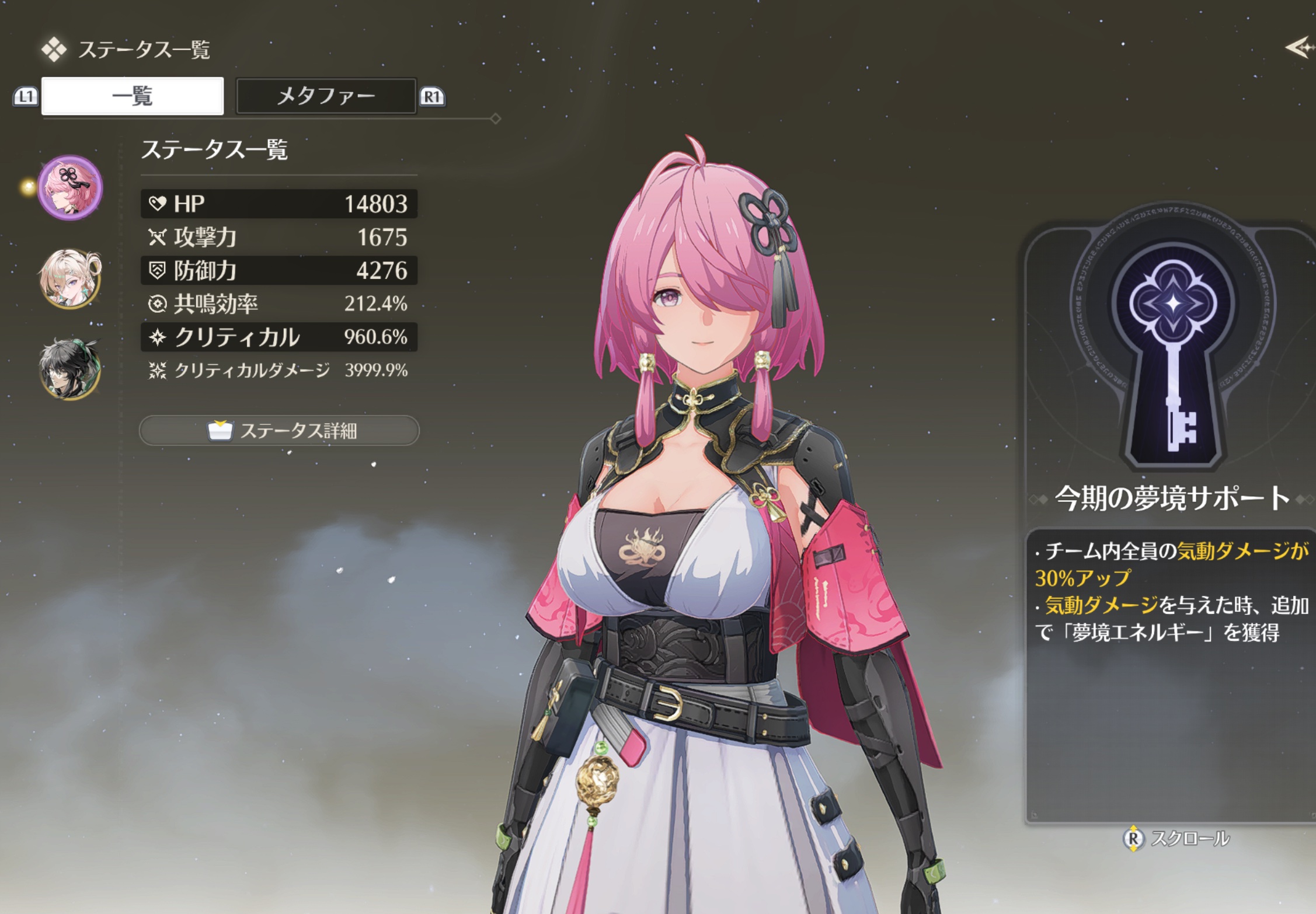This screenshot has height=914, width=1316.
Task: Pick the dark-haired character portrait
Action: 70,368
